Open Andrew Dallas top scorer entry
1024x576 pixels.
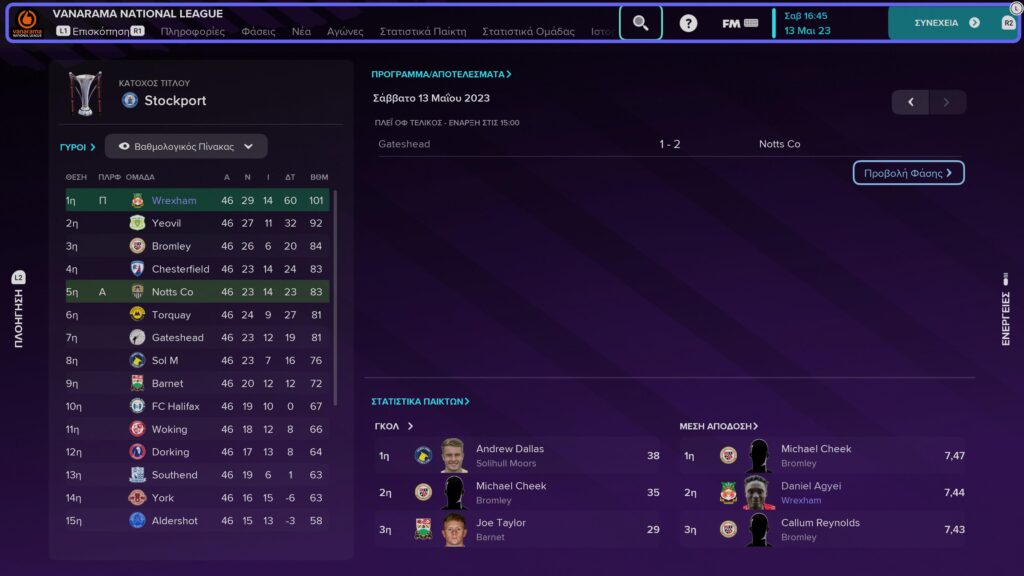pyautogui.click(x=510, y=455)
